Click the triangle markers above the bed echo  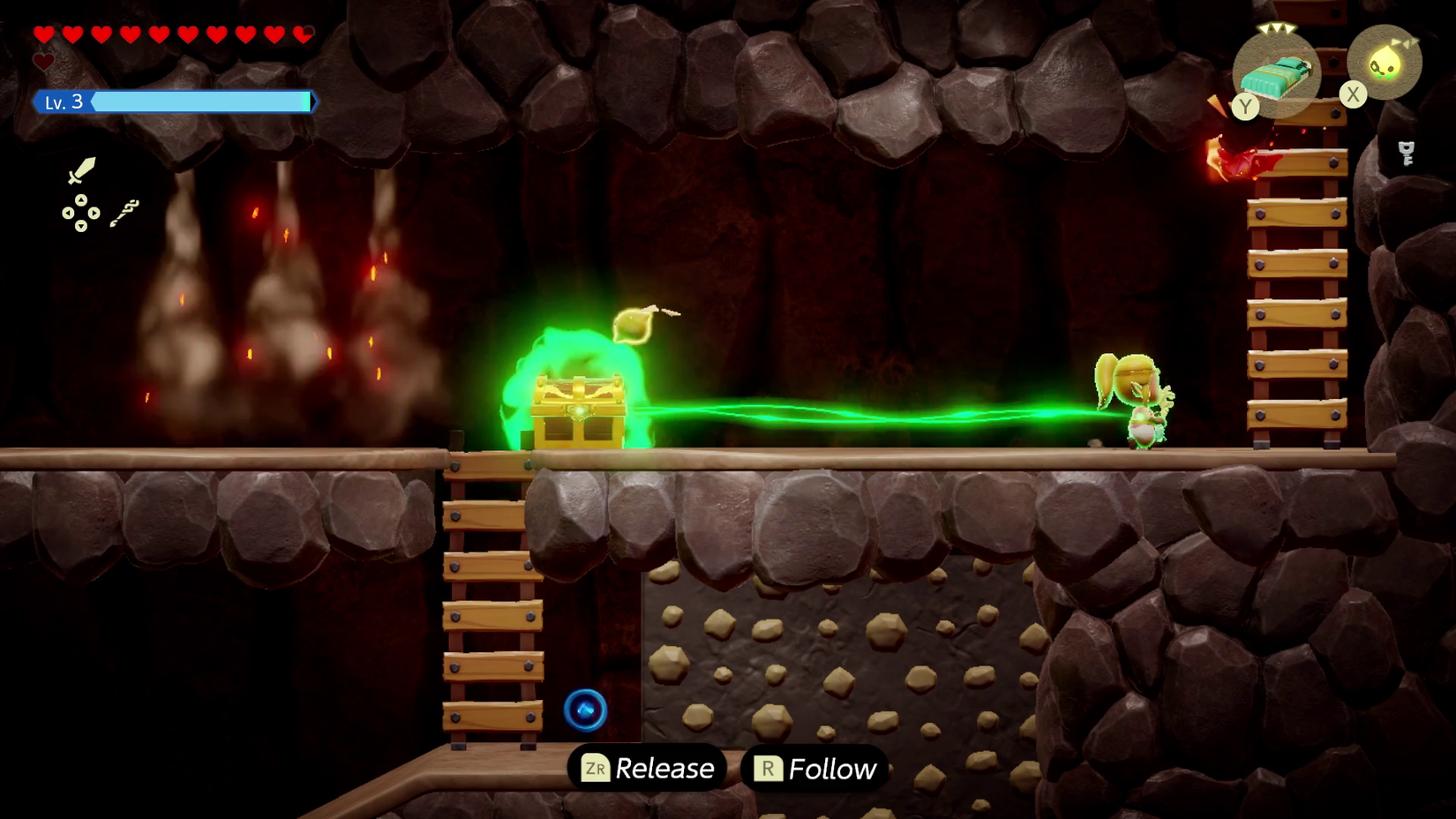tap(1277, 28)
